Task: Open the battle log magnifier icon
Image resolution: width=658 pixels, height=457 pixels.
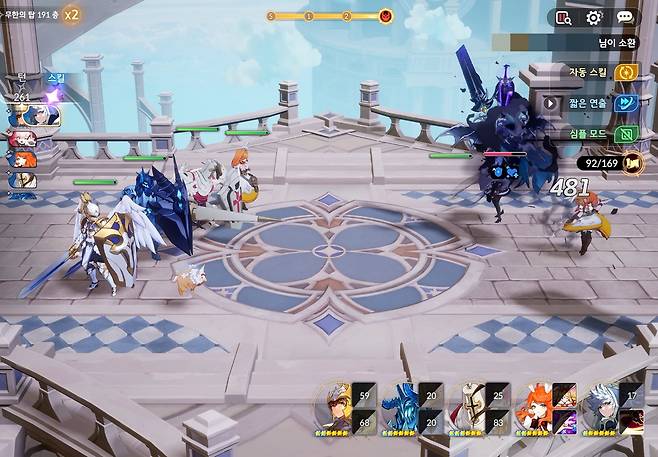Action: [563, 17]
